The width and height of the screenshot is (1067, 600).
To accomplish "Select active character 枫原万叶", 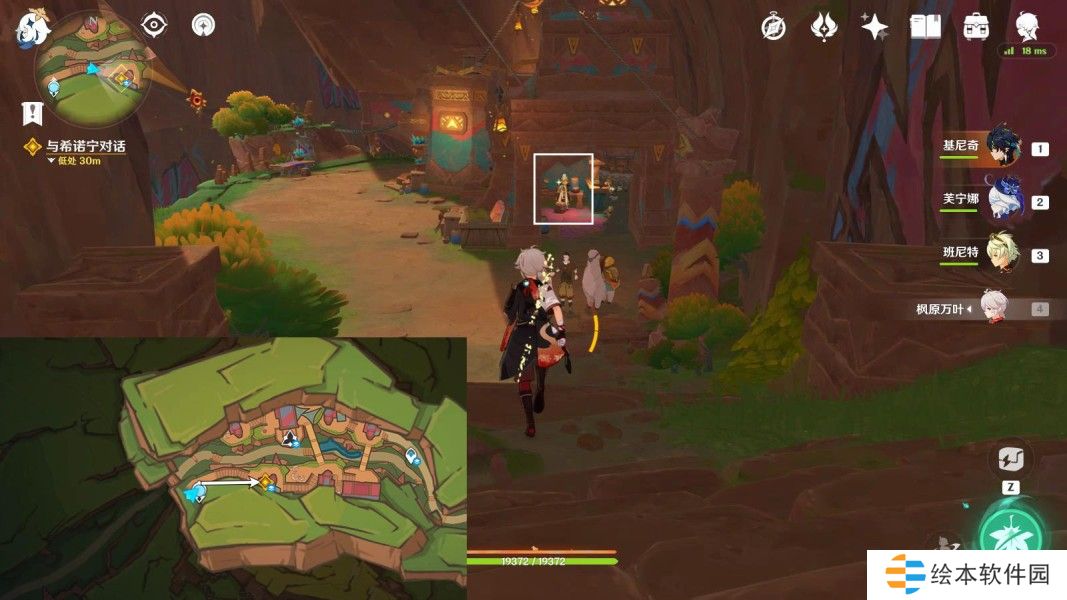I will pos(993,309).
